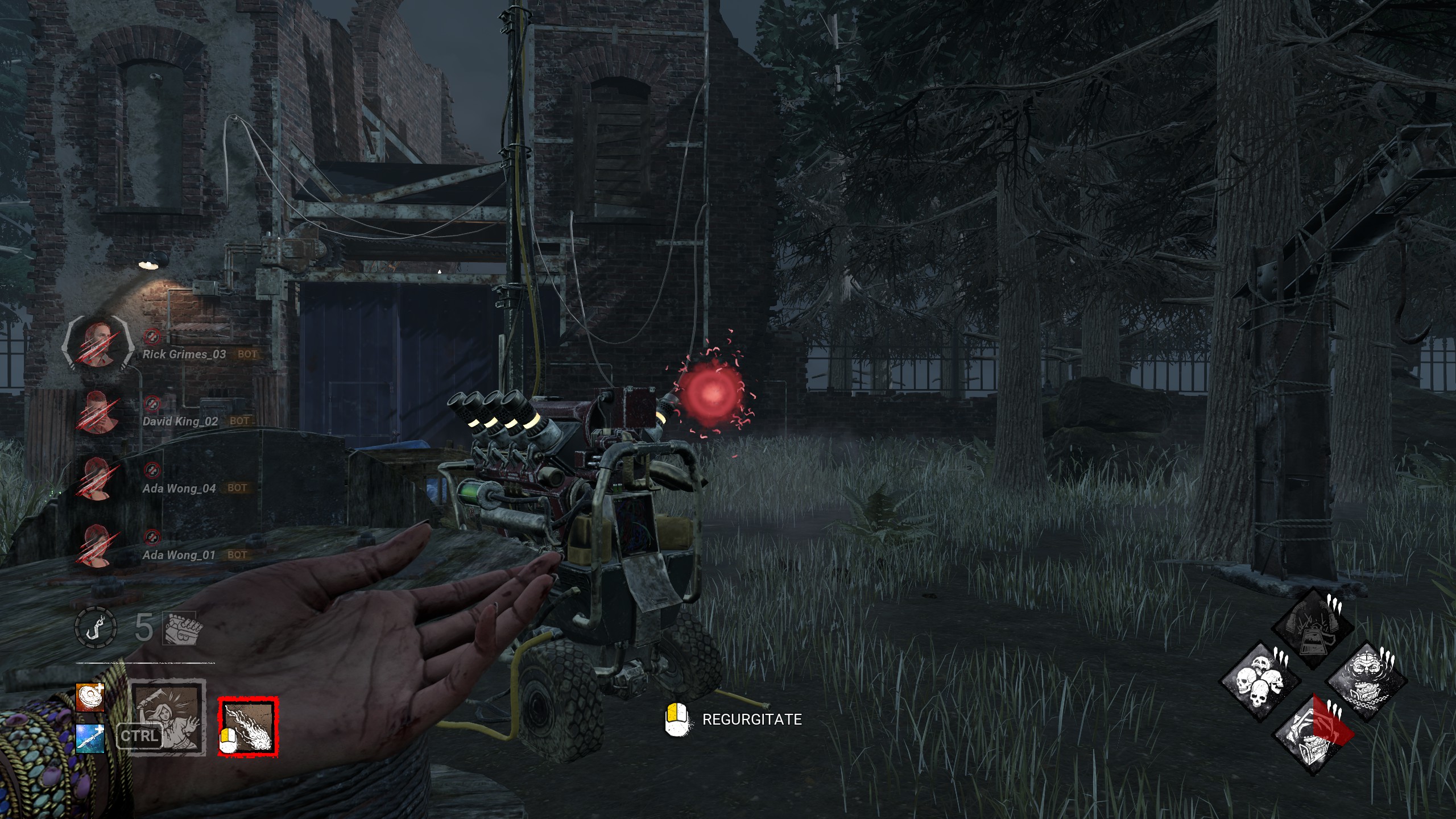
Task: Select Ada Wong_01 survivor portrait
Action: (x=98, y=546)
